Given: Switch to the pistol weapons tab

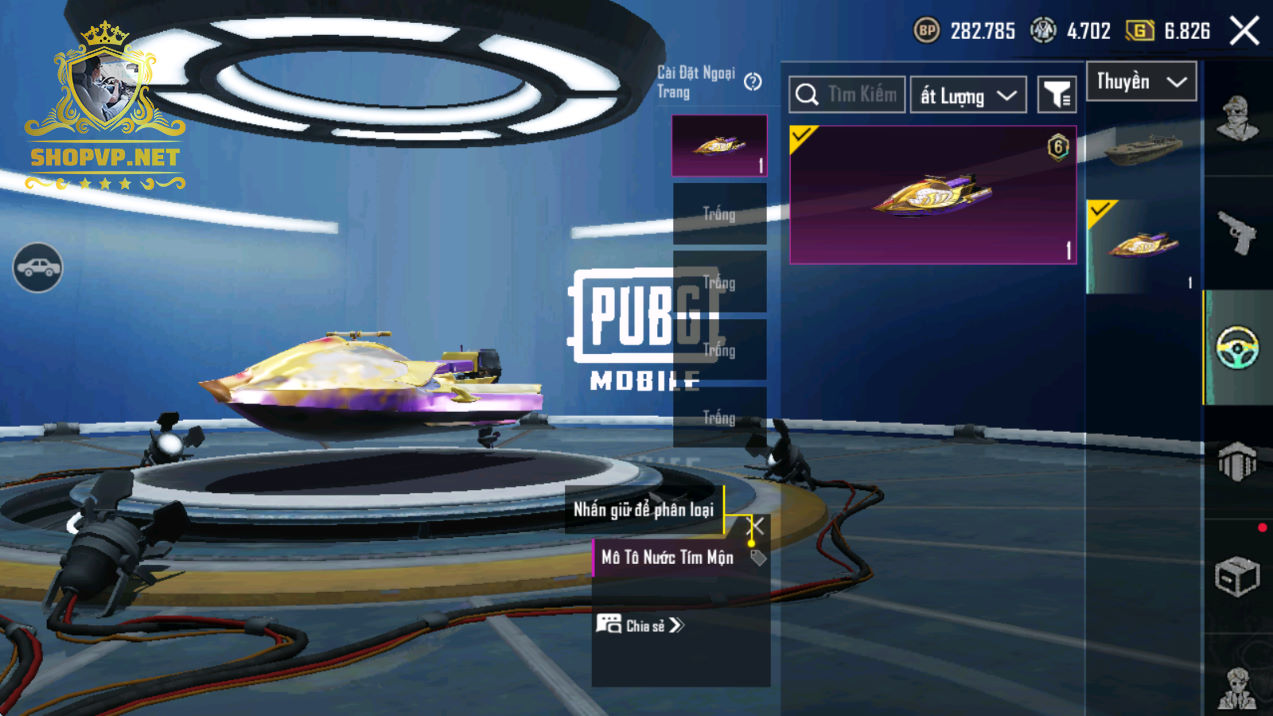Looking at the screenshot, I should coord(1238,234).
